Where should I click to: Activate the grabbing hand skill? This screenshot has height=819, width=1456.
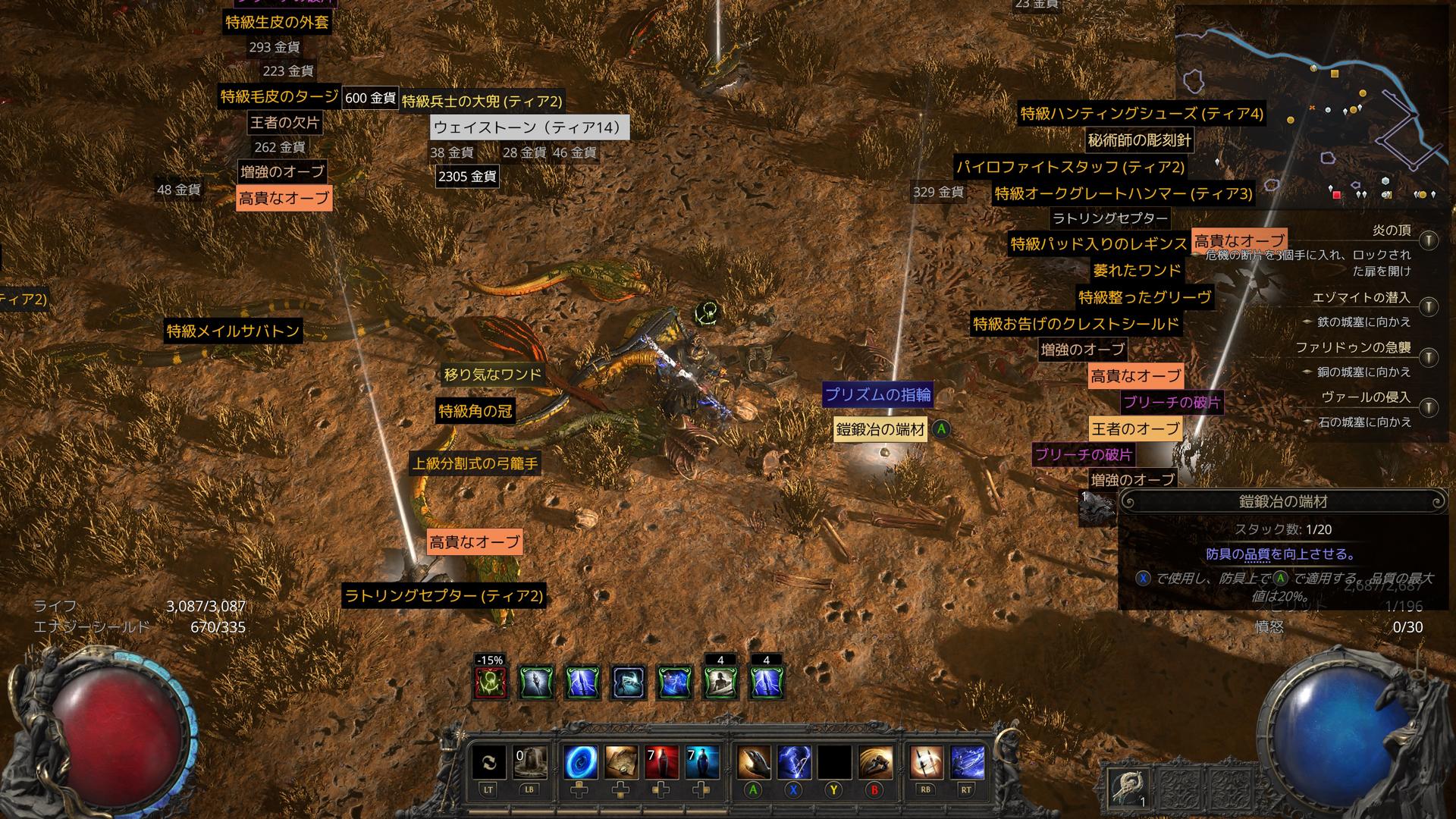[x=753, y=762]
